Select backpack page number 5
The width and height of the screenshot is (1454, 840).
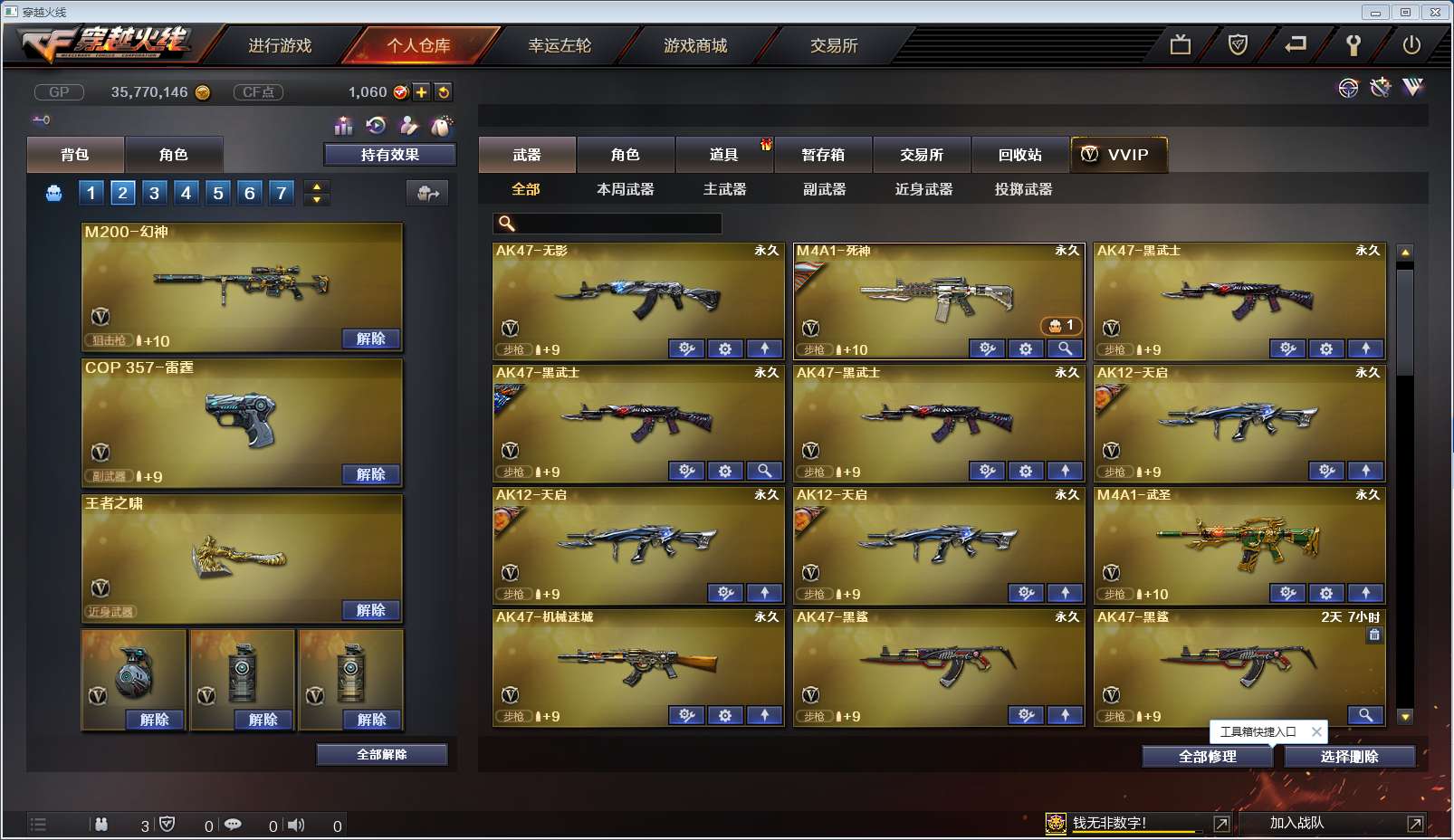pyautogui.click(x=216, y=192)
